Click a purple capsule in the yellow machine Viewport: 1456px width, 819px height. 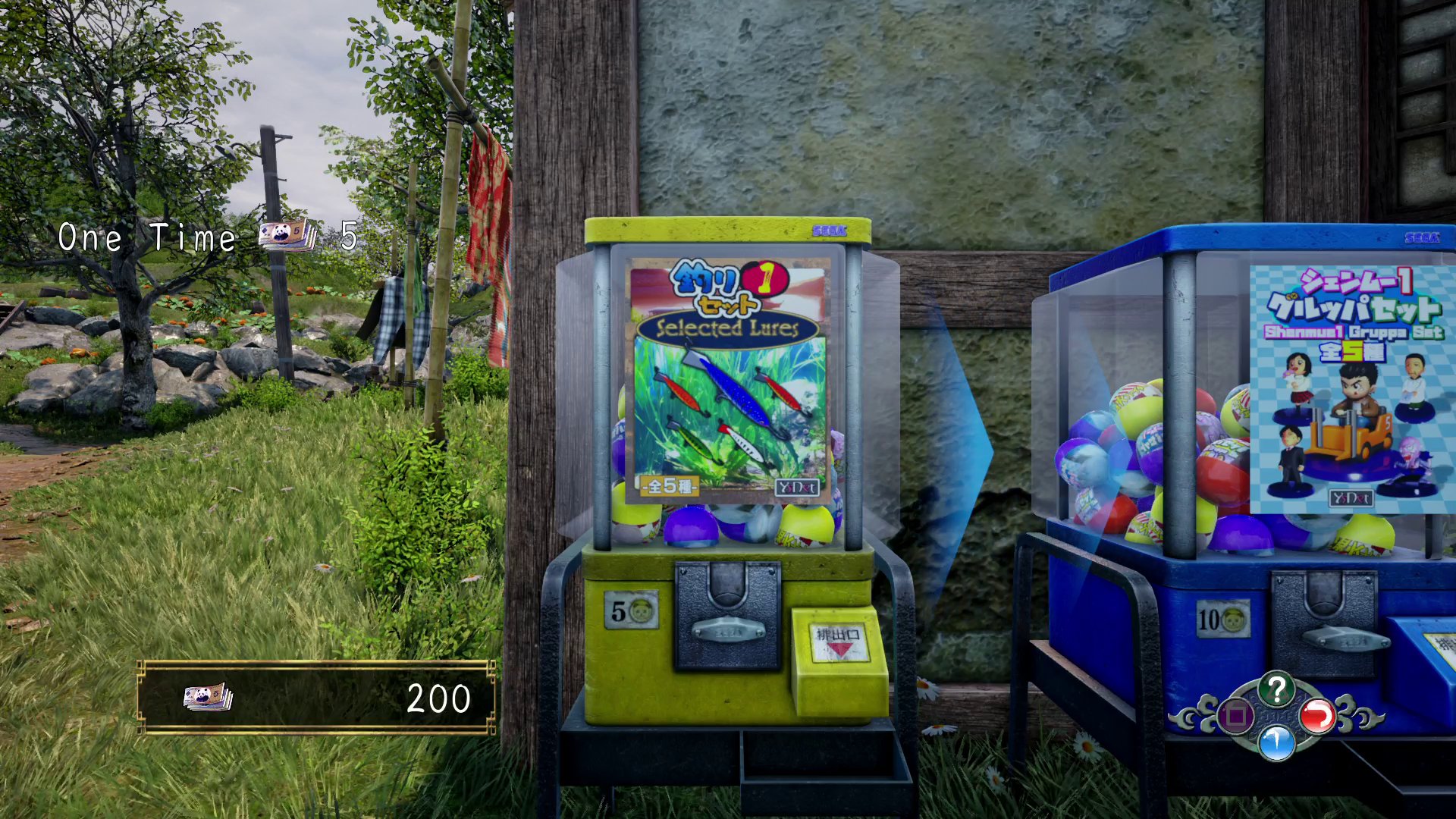692,528
